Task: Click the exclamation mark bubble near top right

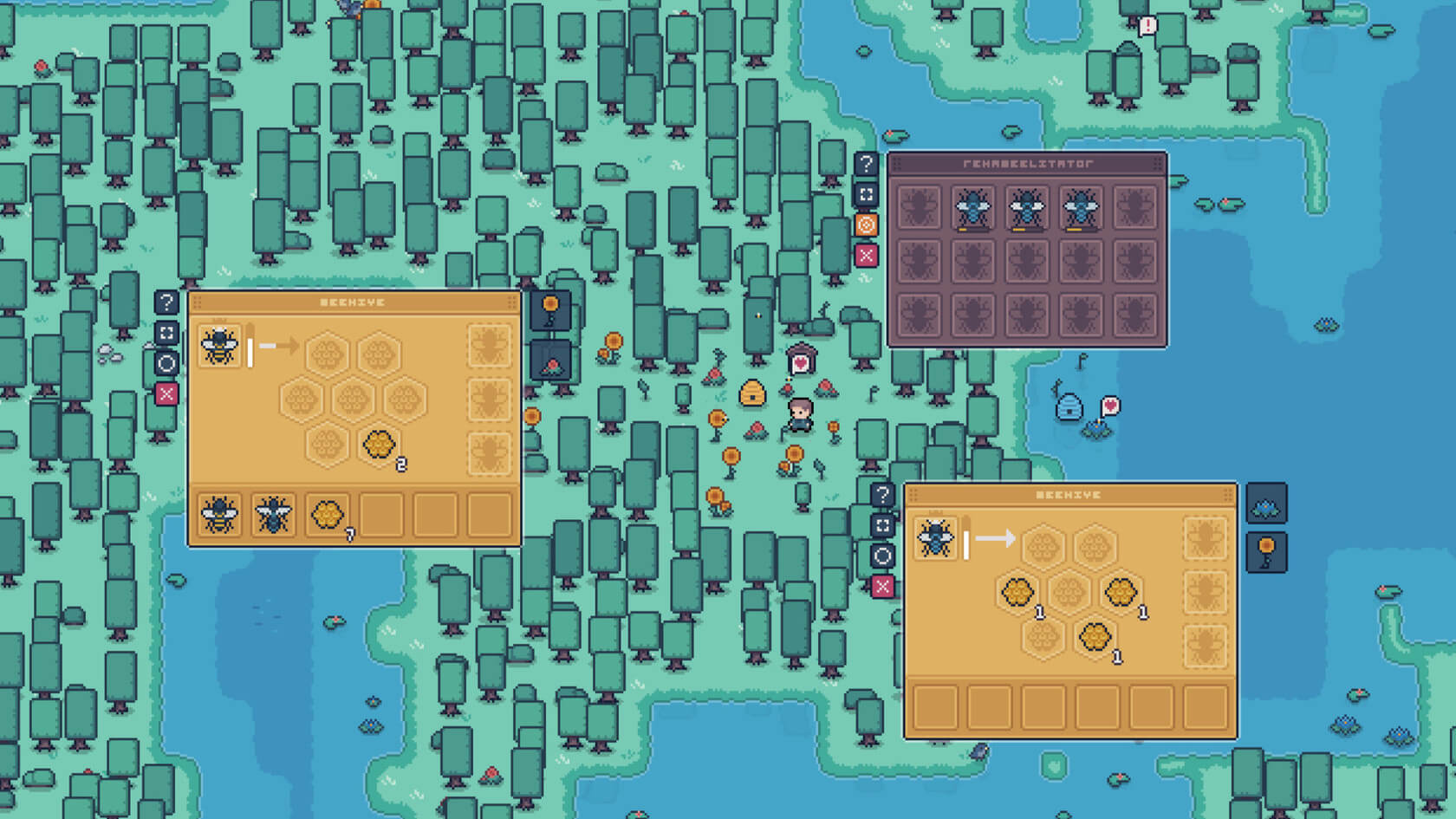Action: (1146, 25)
